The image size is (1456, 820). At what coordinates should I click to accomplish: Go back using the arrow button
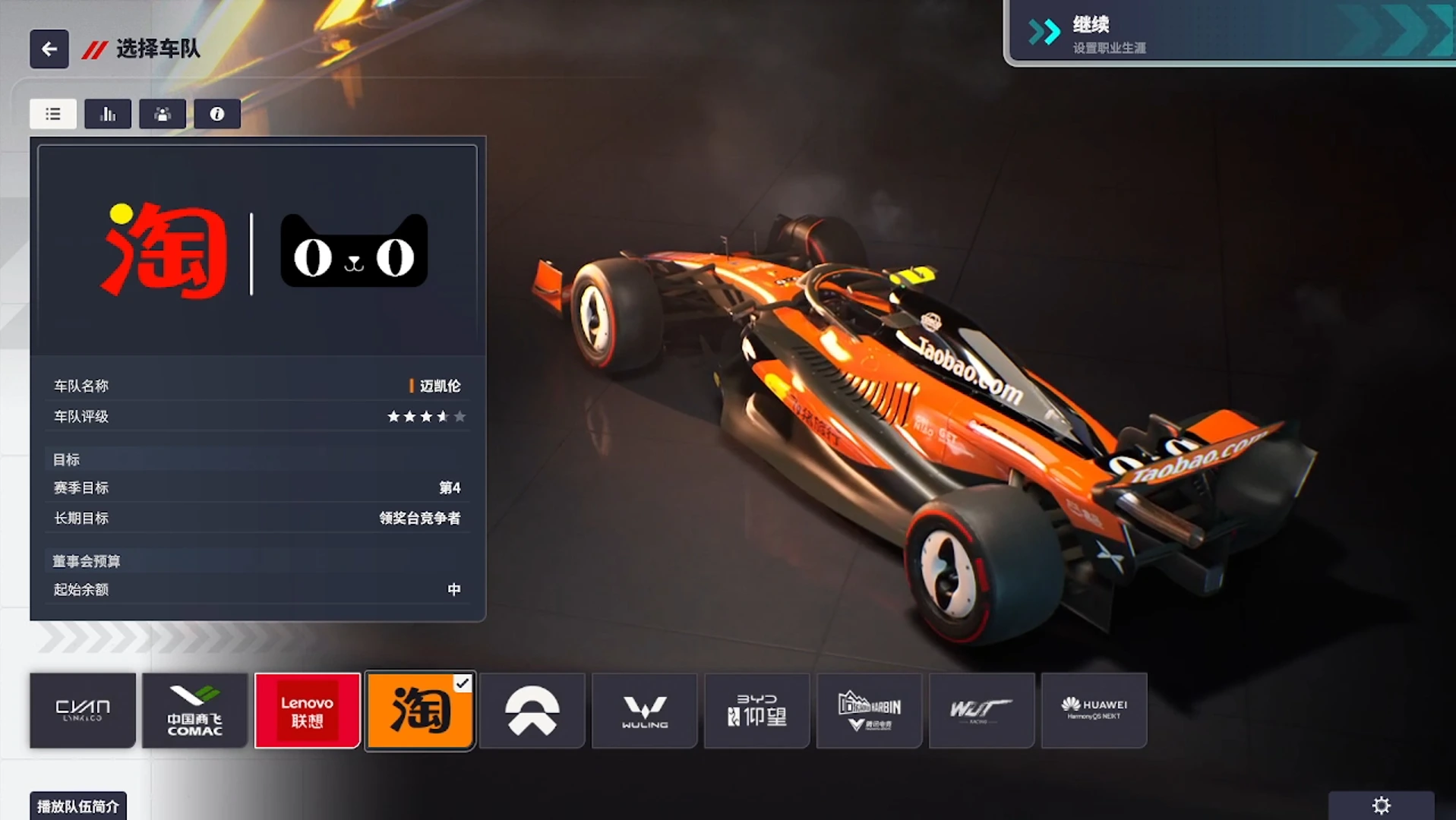point(49,49)
